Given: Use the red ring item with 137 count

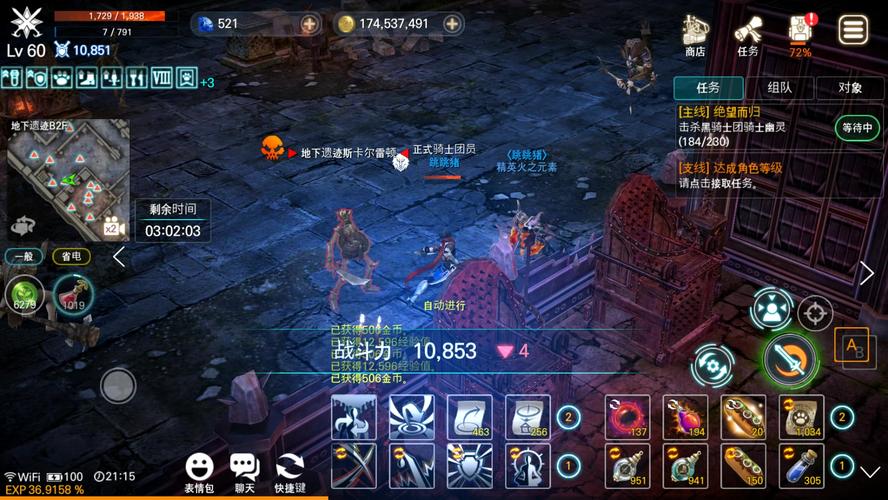Looking at the screenshot, I should 628,416.
